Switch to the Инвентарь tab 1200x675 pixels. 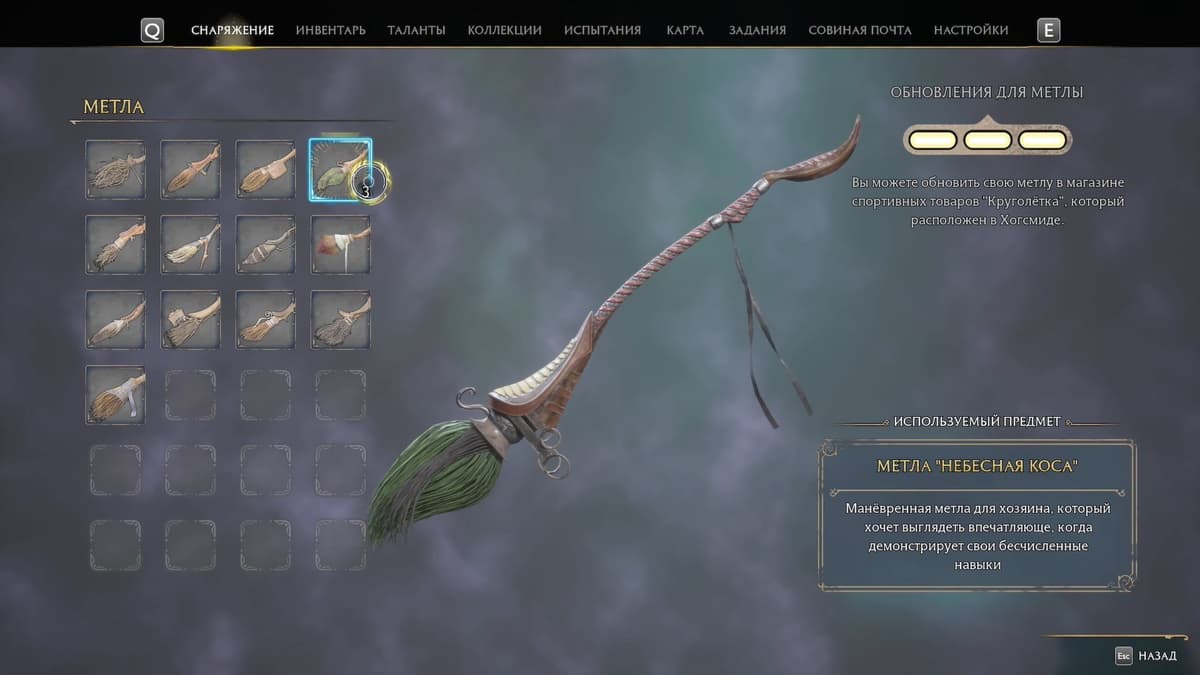click(x=330, y=30)
